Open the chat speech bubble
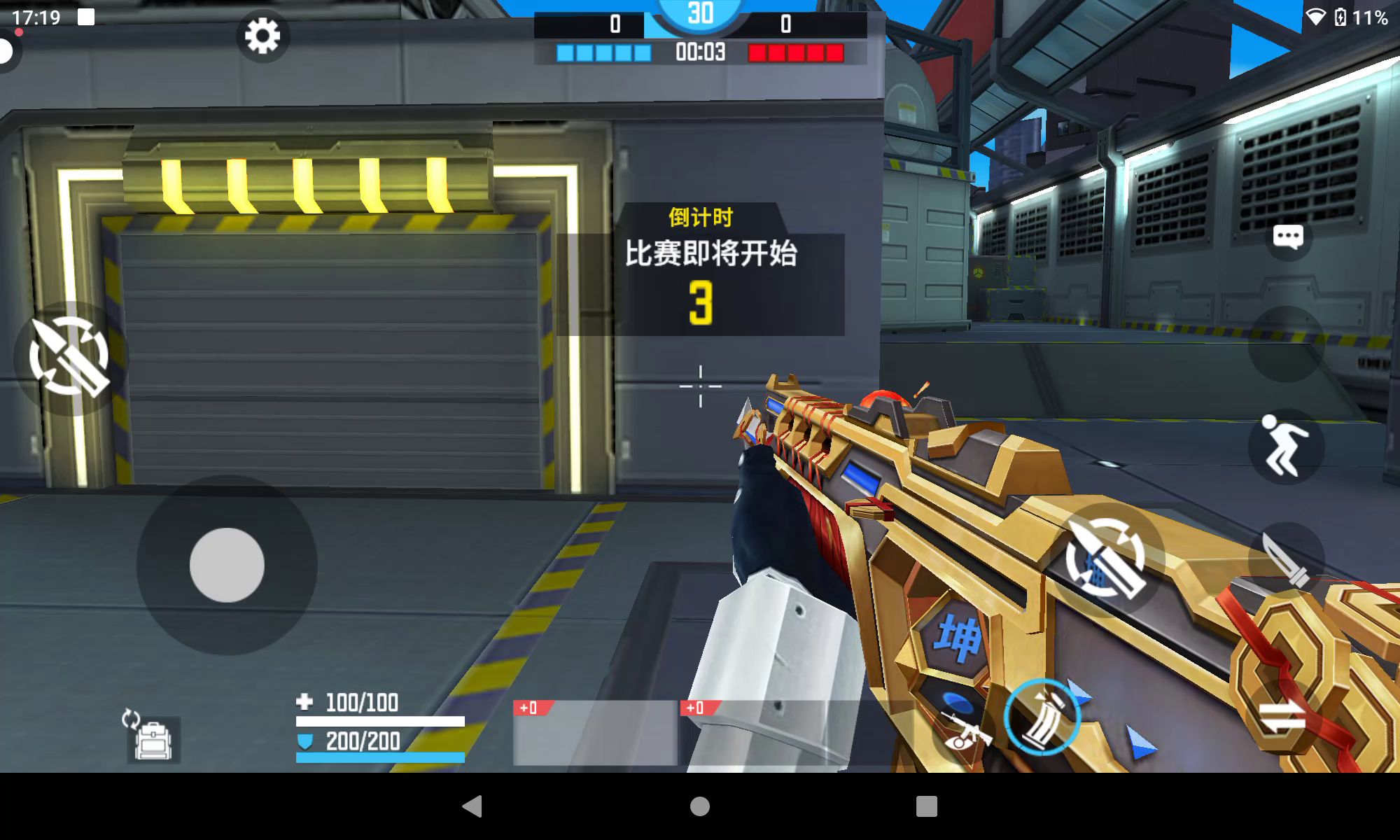The height and width of the screenshot is (840, 1400). (x=1288, y=238)
